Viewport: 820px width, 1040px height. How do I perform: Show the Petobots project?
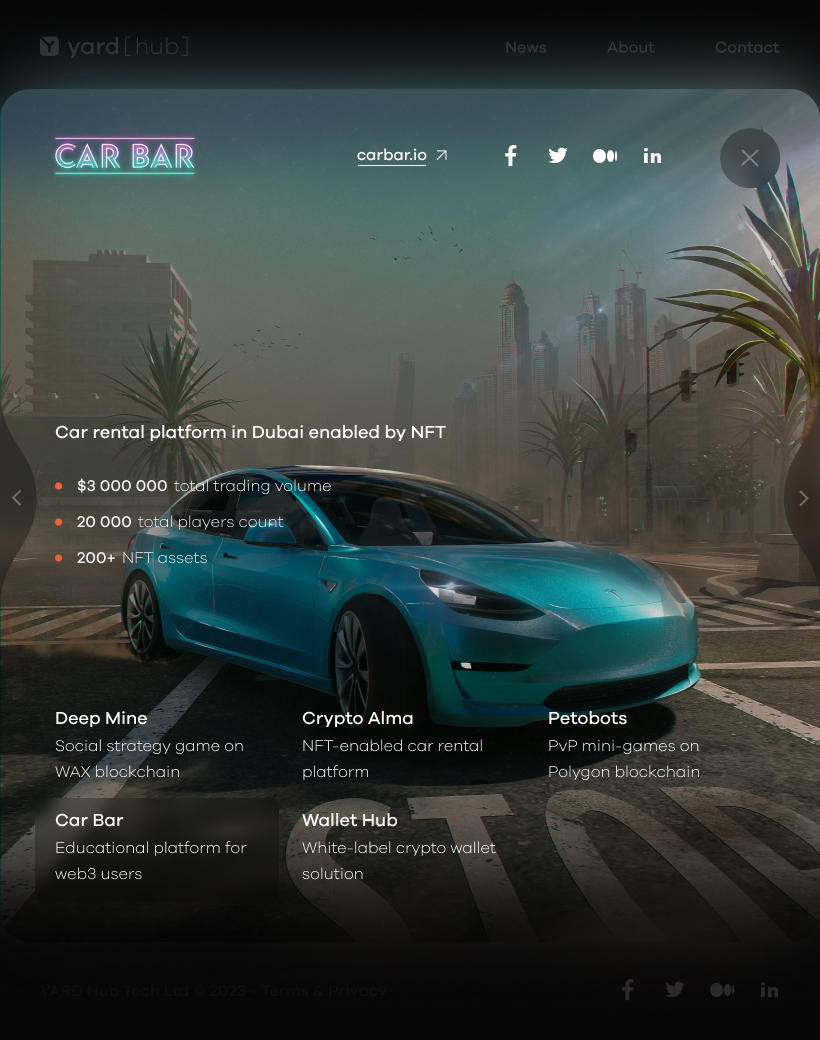[624, 744]
